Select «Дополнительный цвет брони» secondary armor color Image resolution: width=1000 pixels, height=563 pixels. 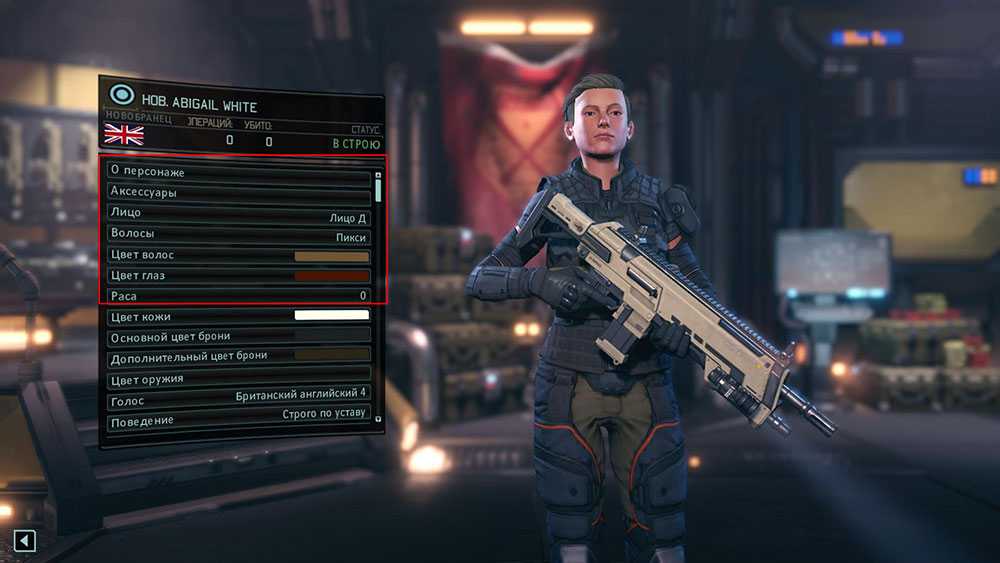[x=238, y=356]
